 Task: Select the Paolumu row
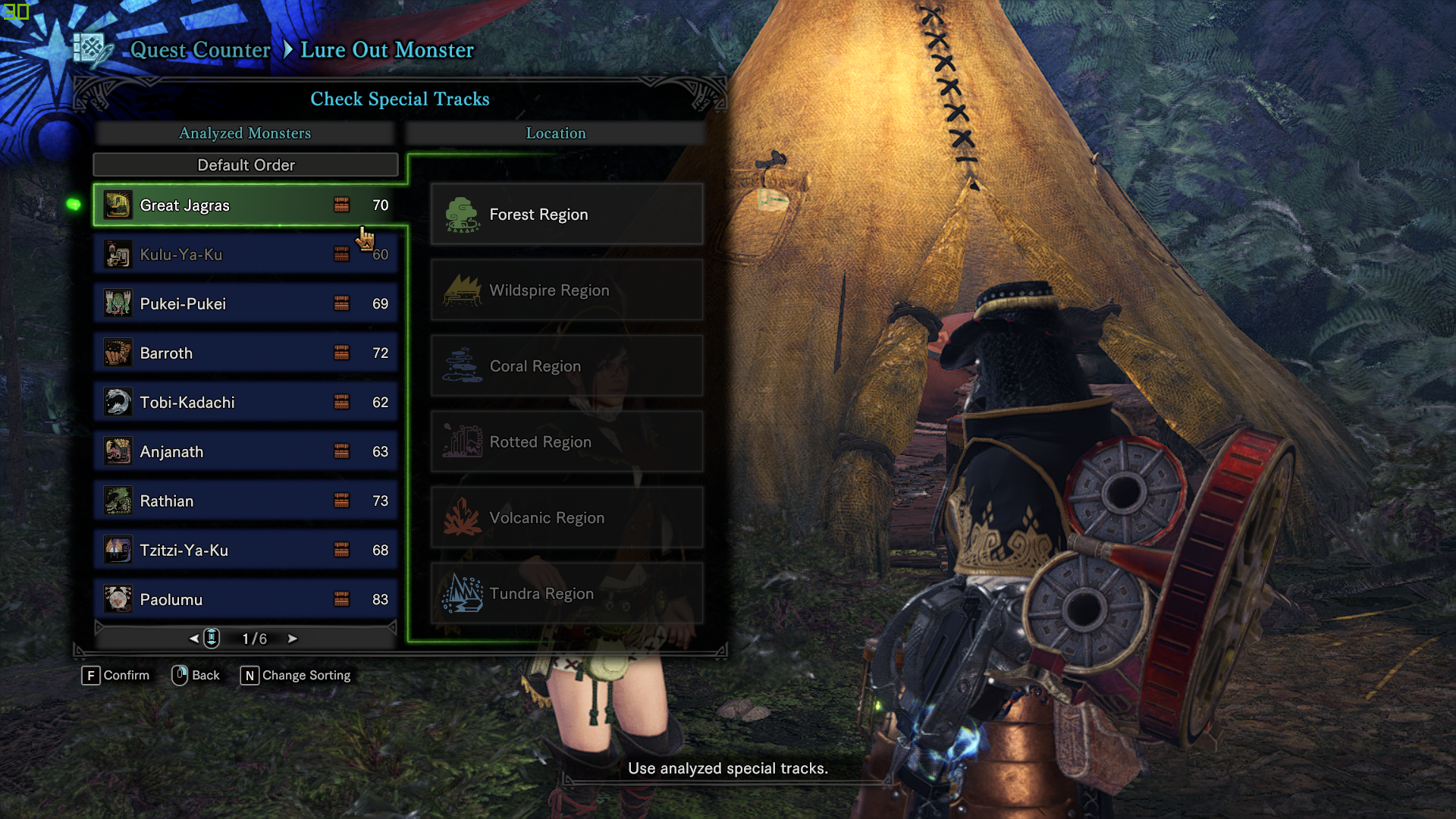246,600
